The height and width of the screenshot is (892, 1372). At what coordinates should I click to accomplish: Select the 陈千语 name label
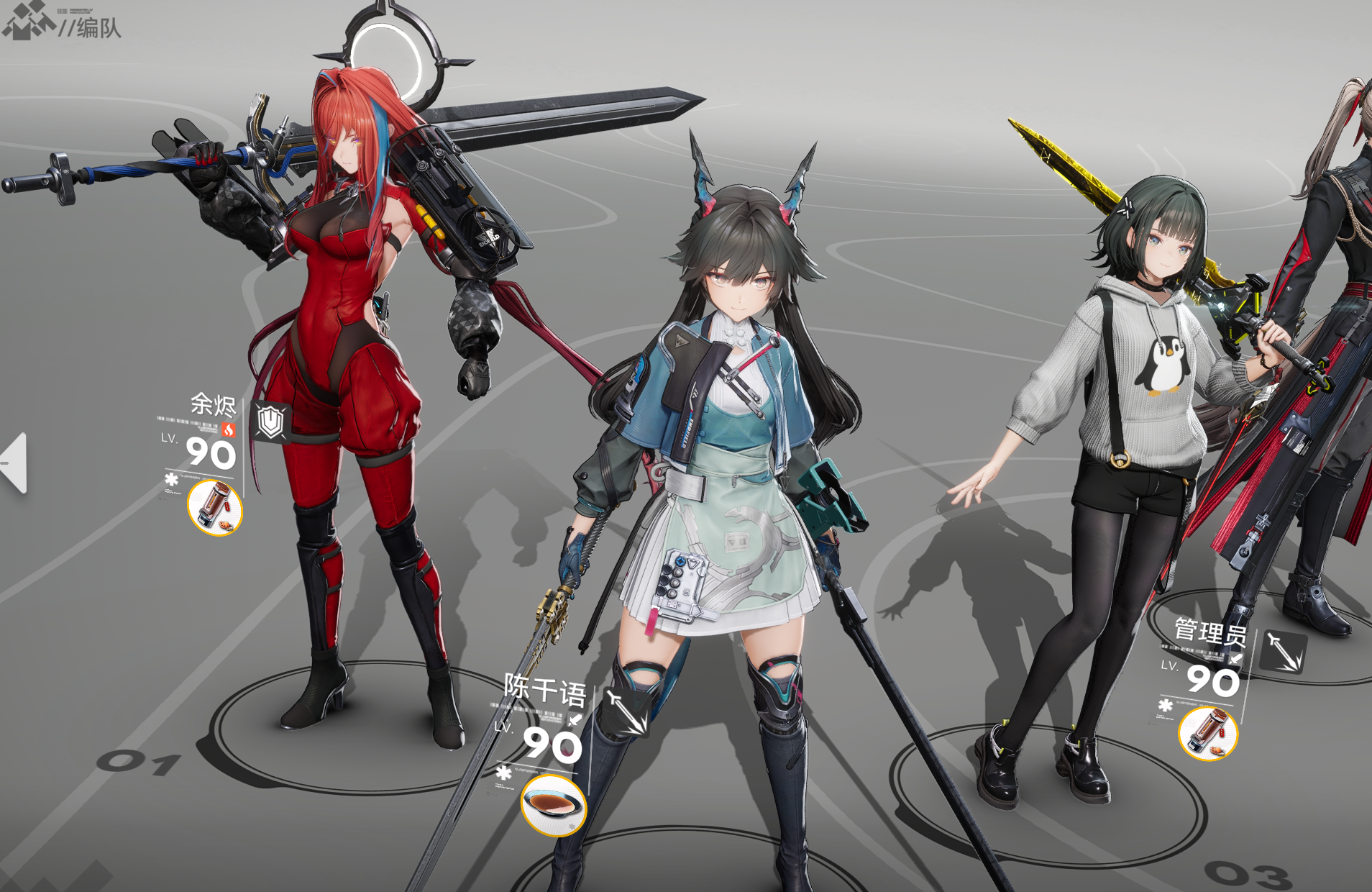(x=544, y=690)
